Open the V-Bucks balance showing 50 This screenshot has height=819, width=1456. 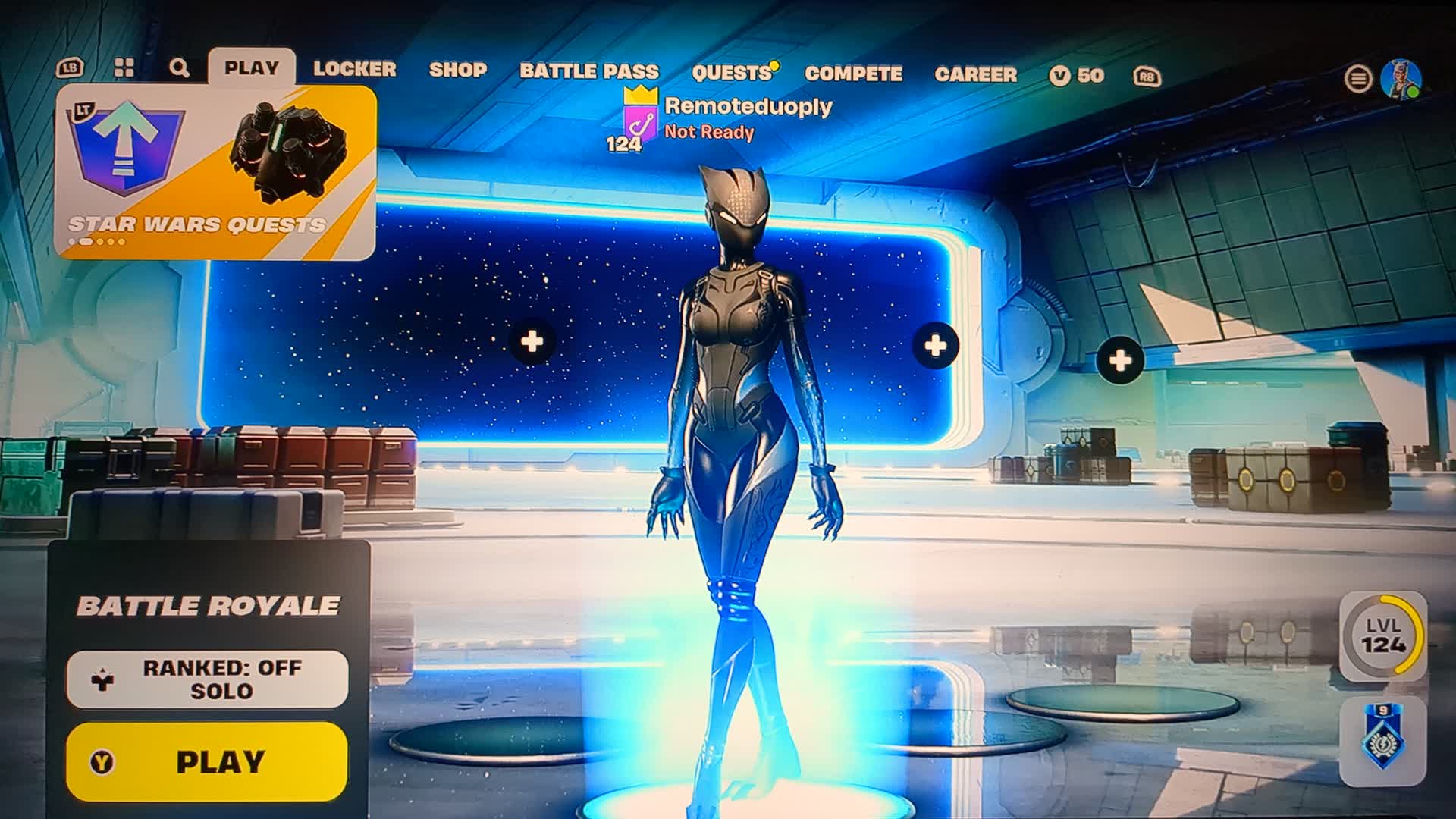tap(1077, 75)
